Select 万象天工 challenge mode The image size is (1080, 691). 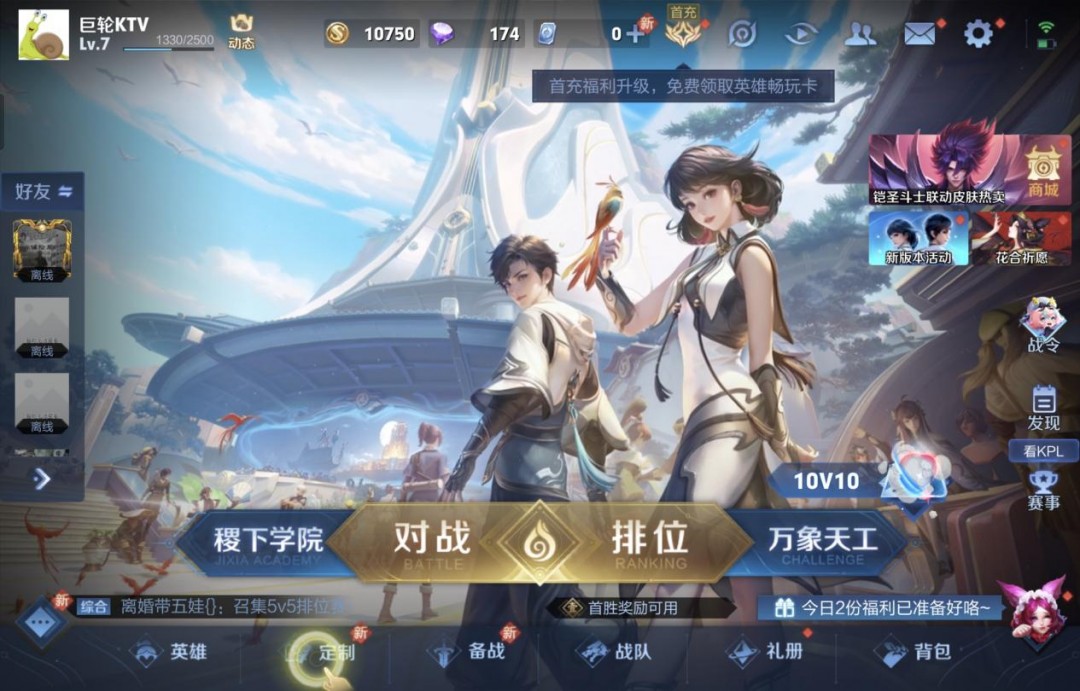point(822,543)
